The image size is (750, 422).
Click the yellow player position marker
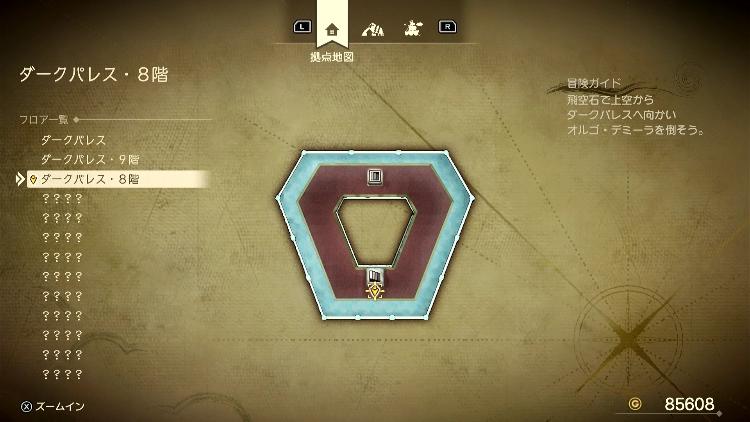coord(375,293)
